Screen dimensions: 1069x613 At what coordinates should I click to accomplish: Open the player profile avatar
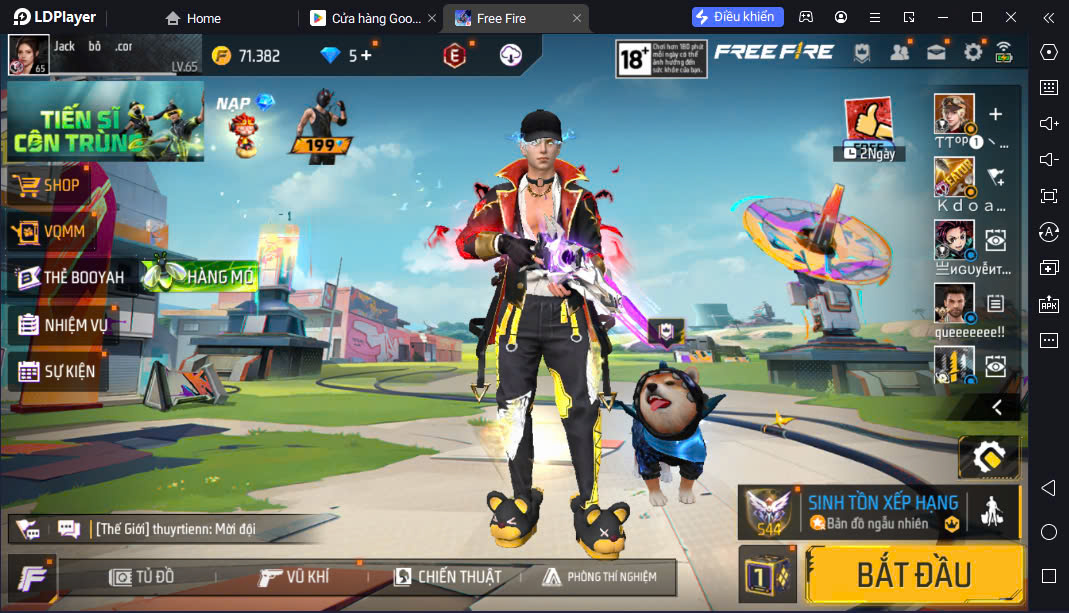pyautogui.click(x=27, y=54)
